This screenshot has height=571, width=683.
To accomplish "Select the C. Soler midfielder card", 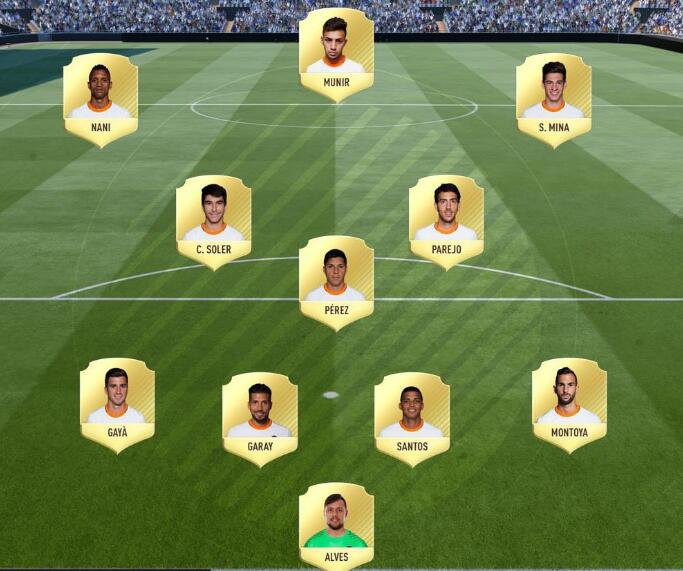I will (x=213, y=221).
